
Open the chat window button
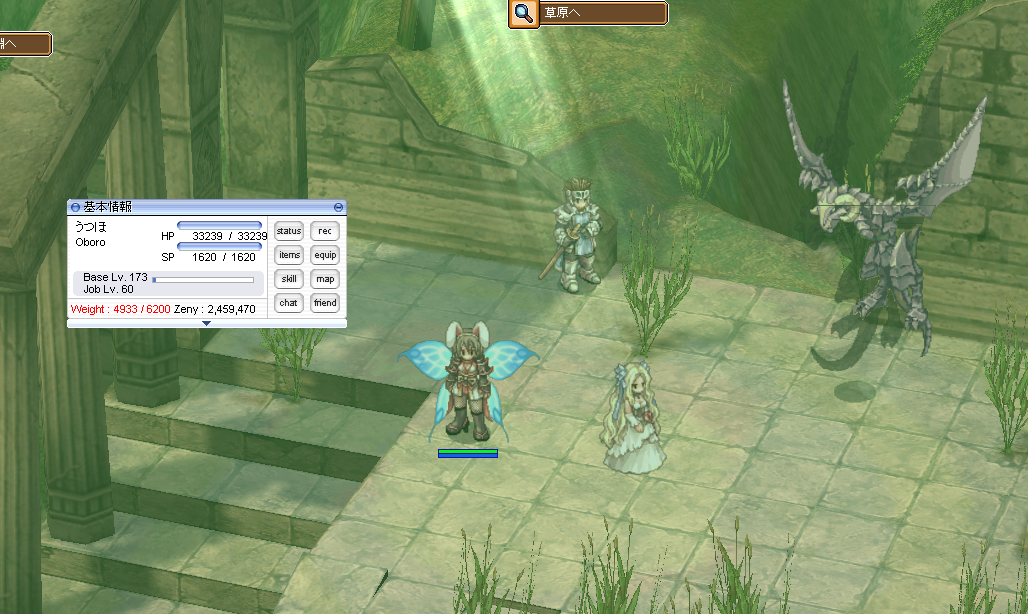coord(289,302)
